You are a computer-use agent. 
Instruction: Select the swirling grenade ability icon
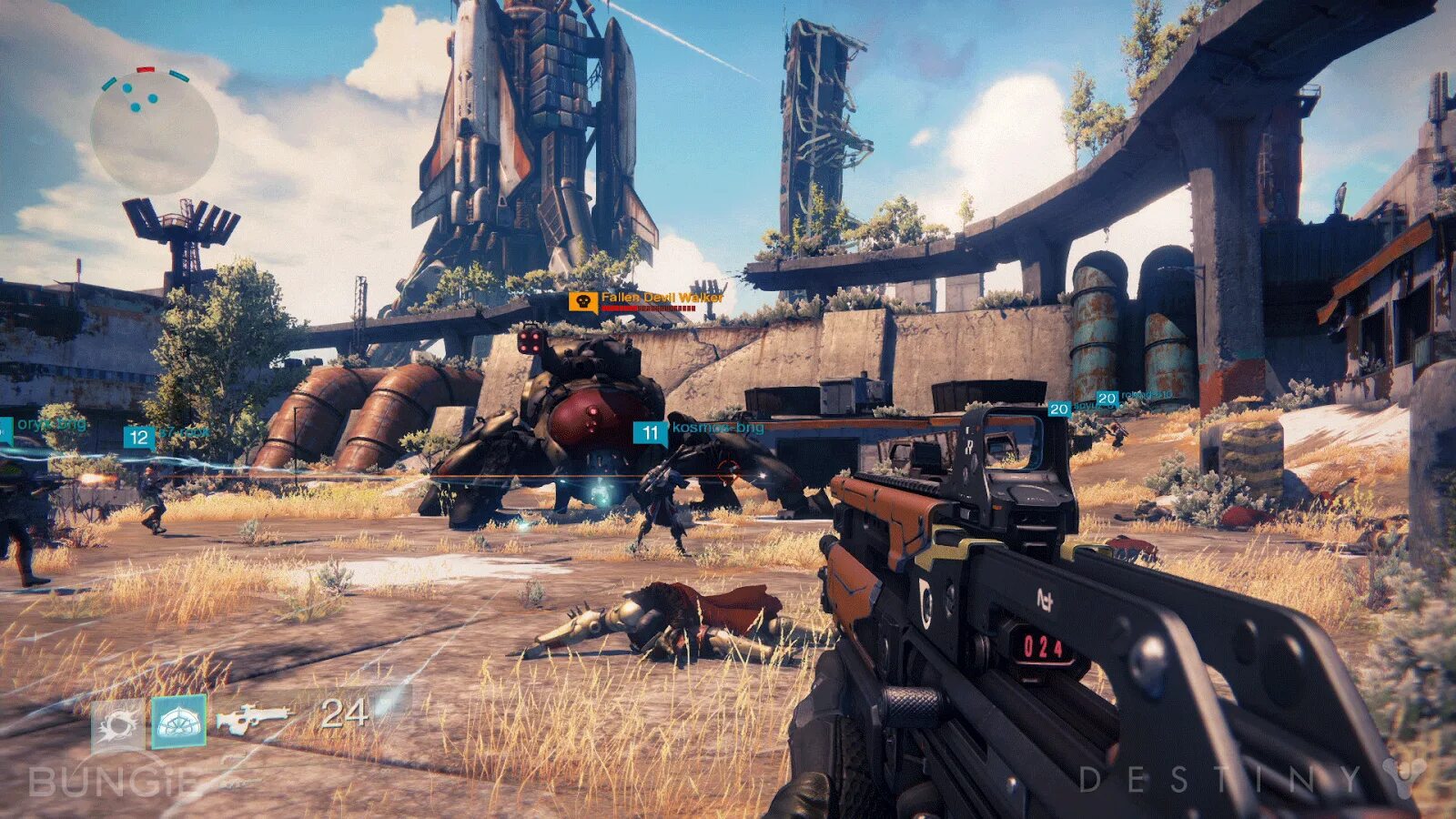[x=118, y=724]
